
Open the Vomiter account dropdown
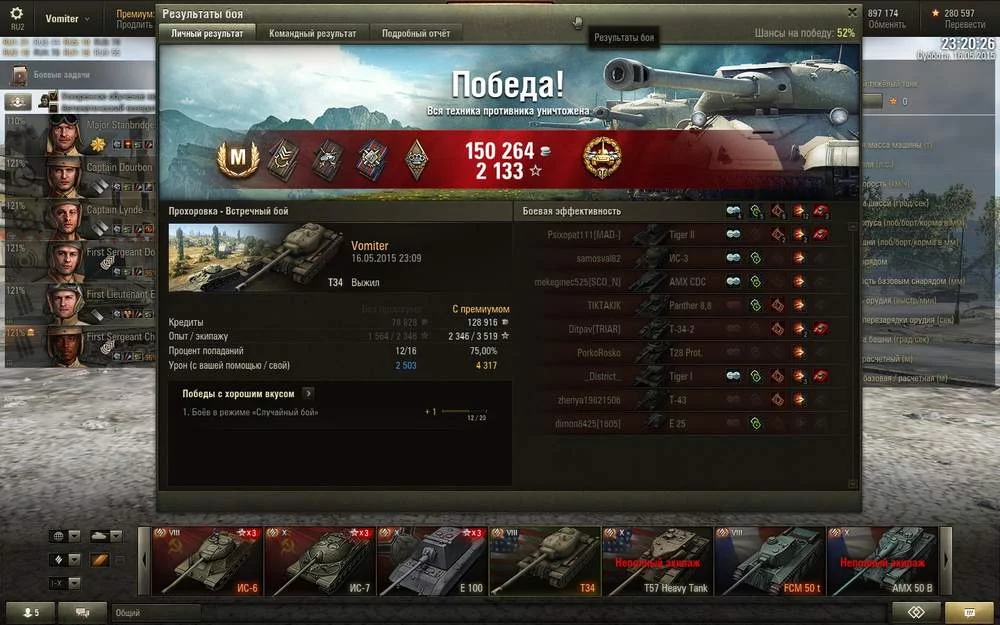click(67, 19)
